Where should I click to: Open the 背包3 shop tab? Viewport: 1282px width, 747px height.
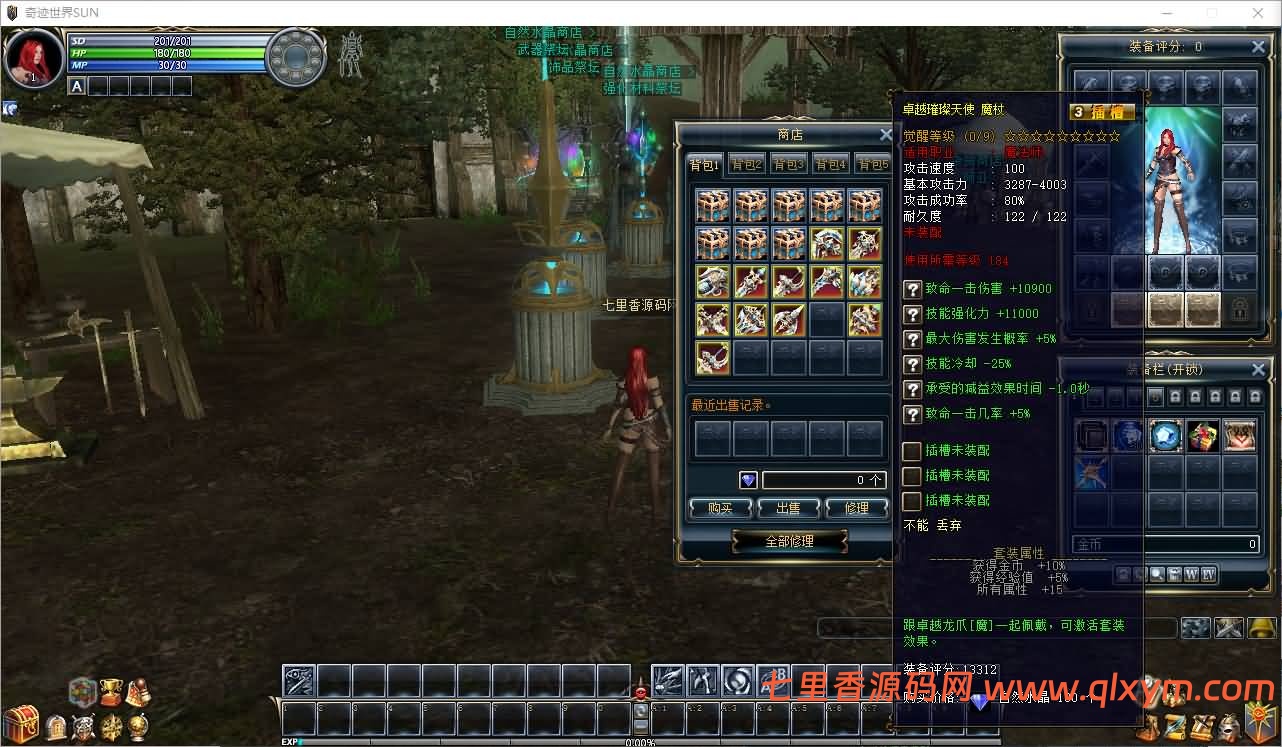[788, 165]
